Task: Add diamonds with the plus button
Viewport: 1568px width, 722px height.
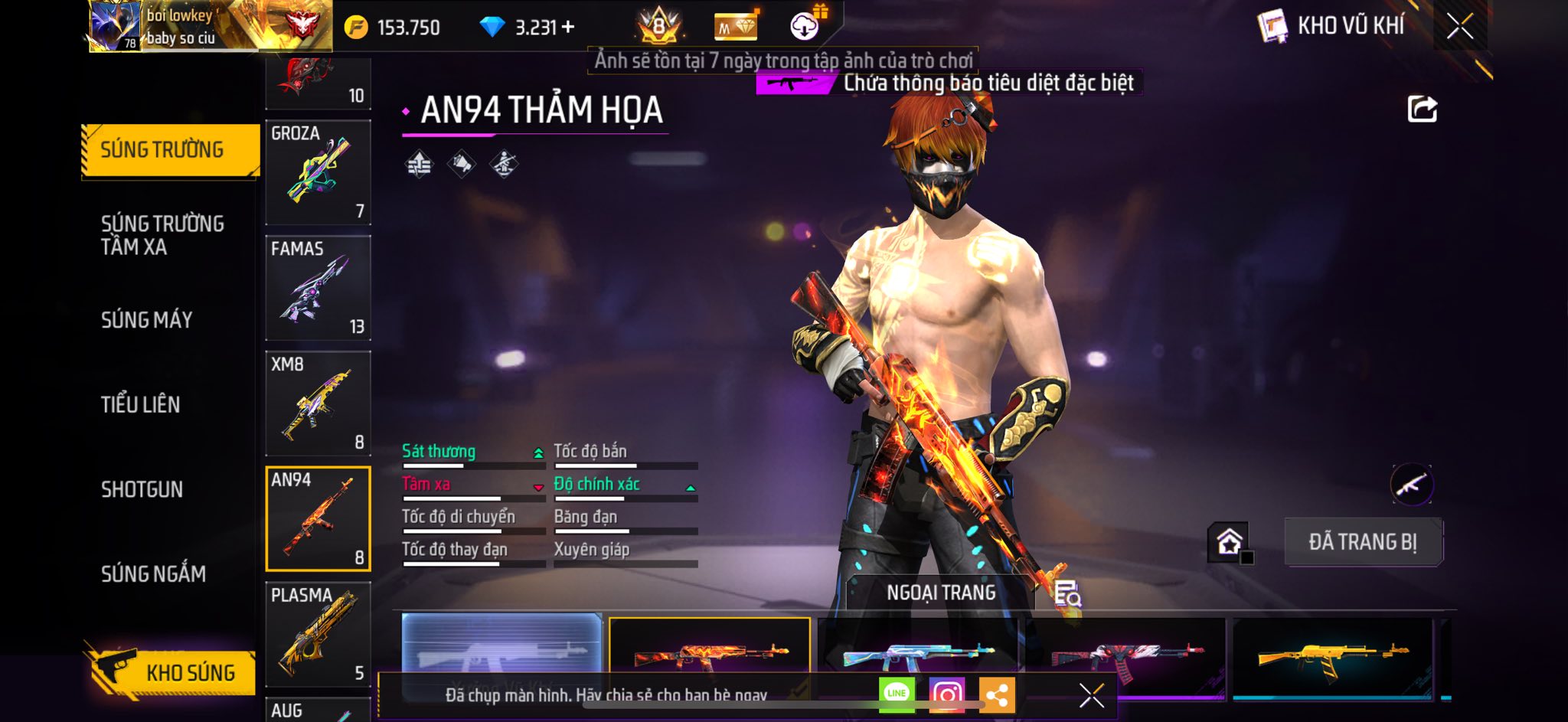Action: pyautogui.click(x=568, y=28)
